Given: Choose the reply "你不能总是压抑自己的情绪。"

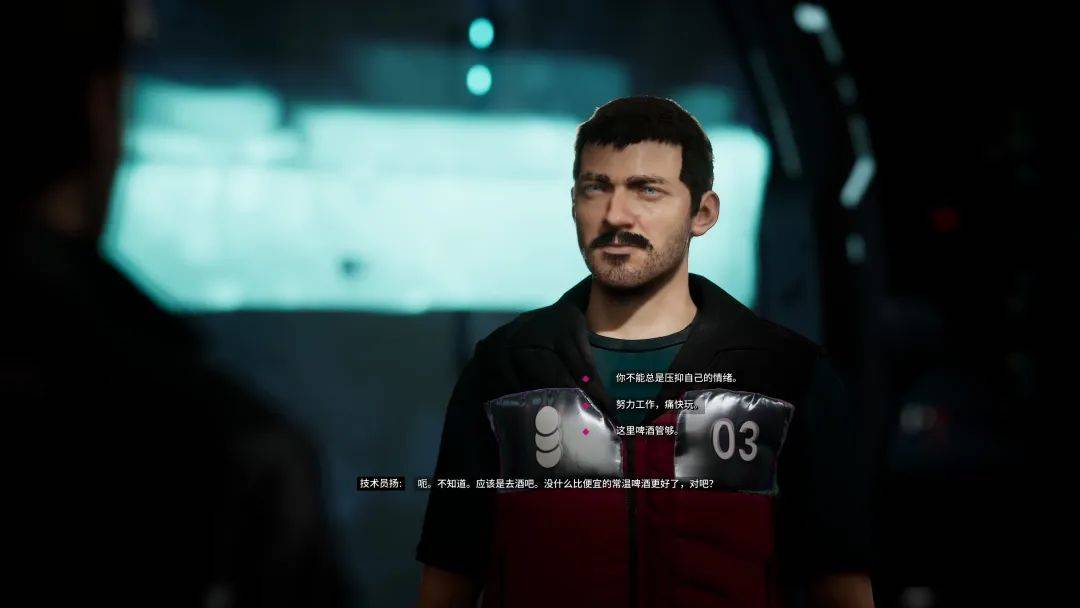Looking at the screenshot, I should point(676,378).
